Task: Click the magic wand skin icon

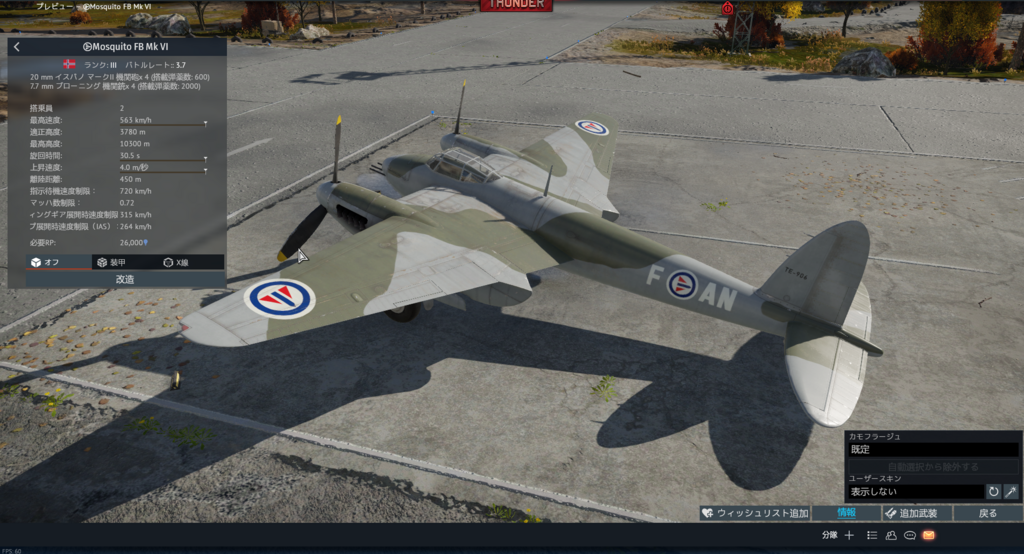Action: click(1010, 492)
